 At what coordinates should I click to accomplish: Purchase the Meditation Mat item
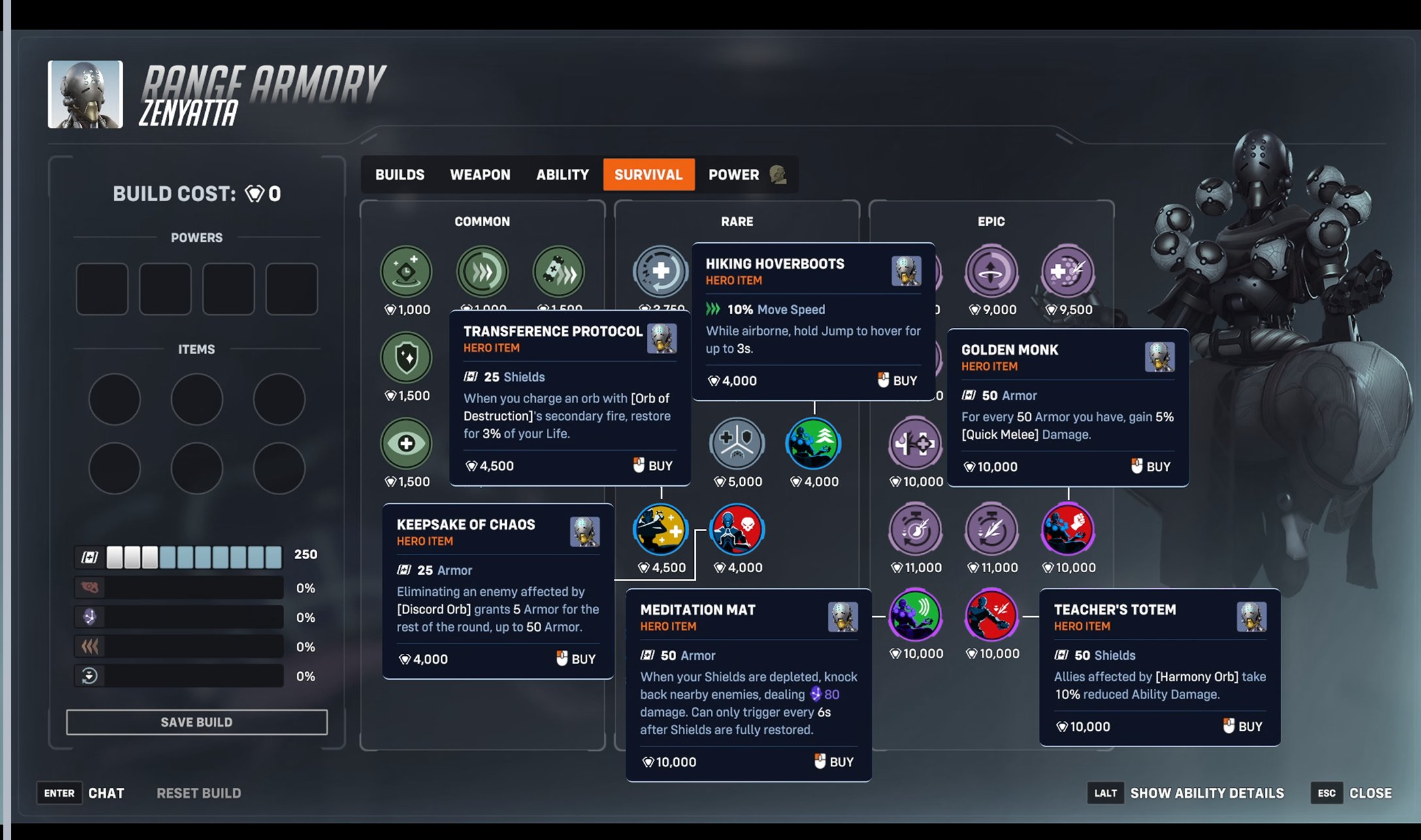point(834,762)
